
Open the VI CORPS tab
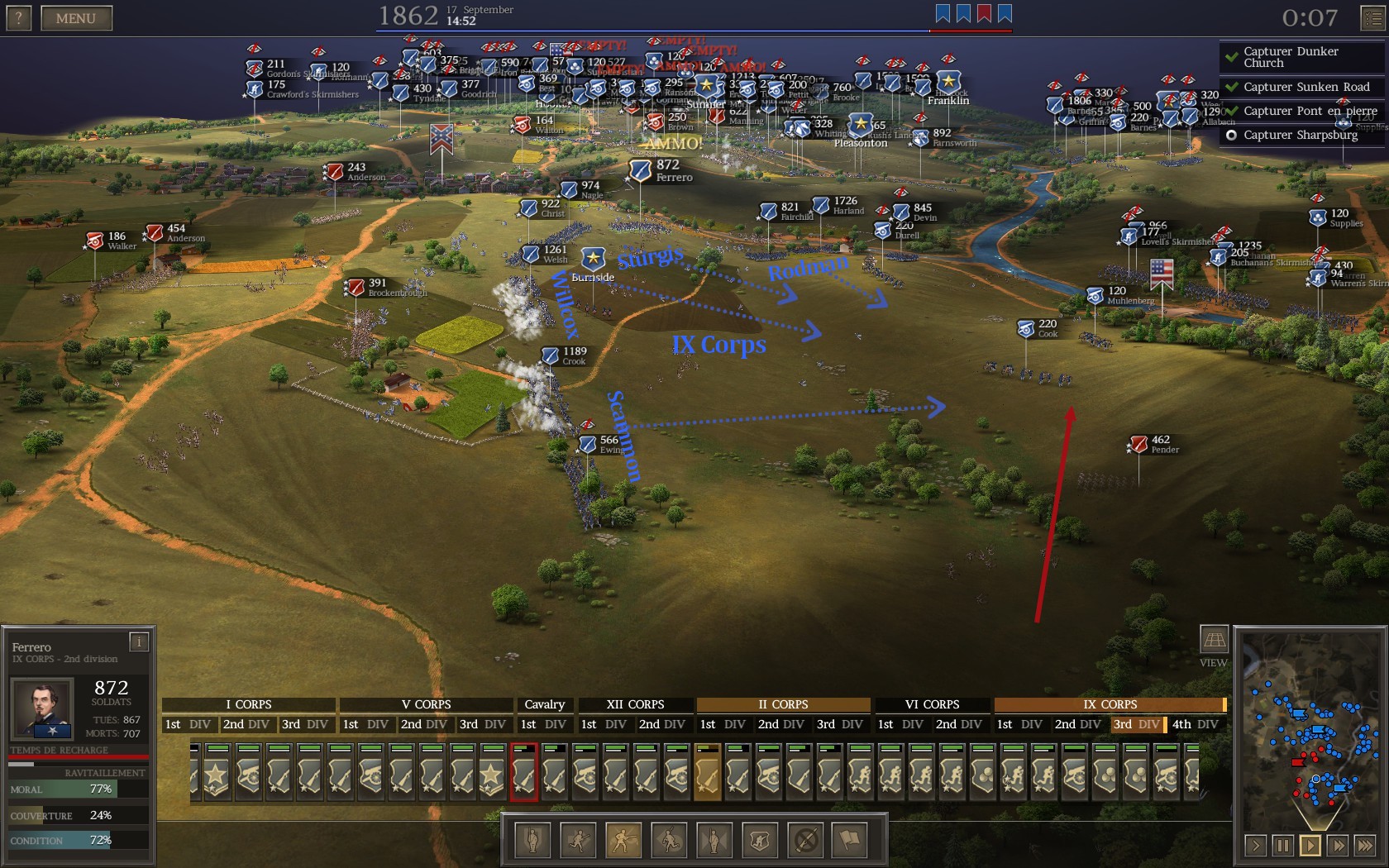tap(932, 704)
